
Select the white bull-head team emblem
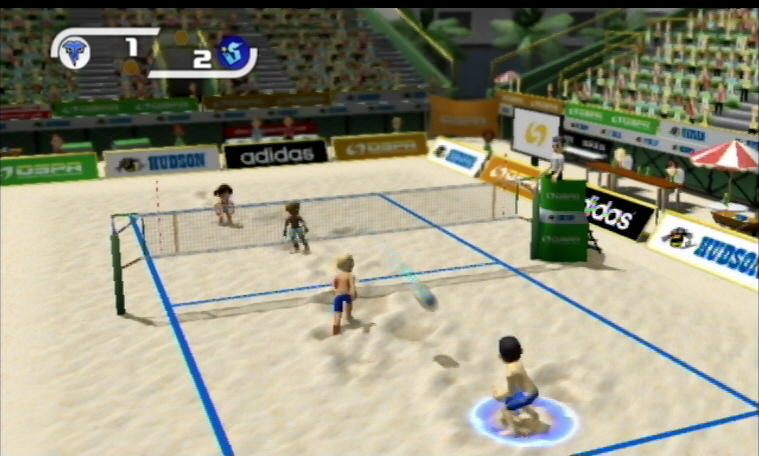[74, 50]
